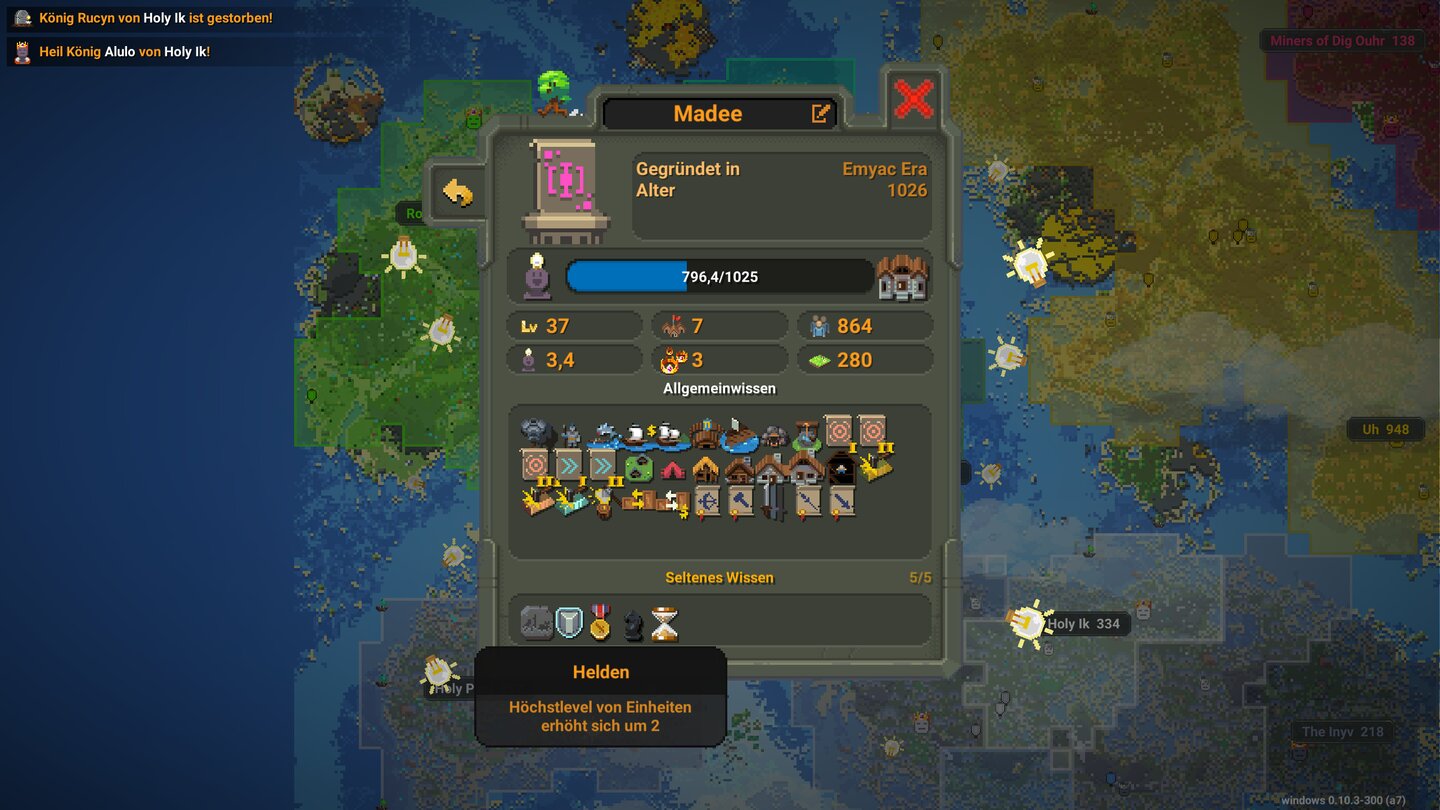
Task: Select the stone golem knowledge icon
Action: click(535, 430)
